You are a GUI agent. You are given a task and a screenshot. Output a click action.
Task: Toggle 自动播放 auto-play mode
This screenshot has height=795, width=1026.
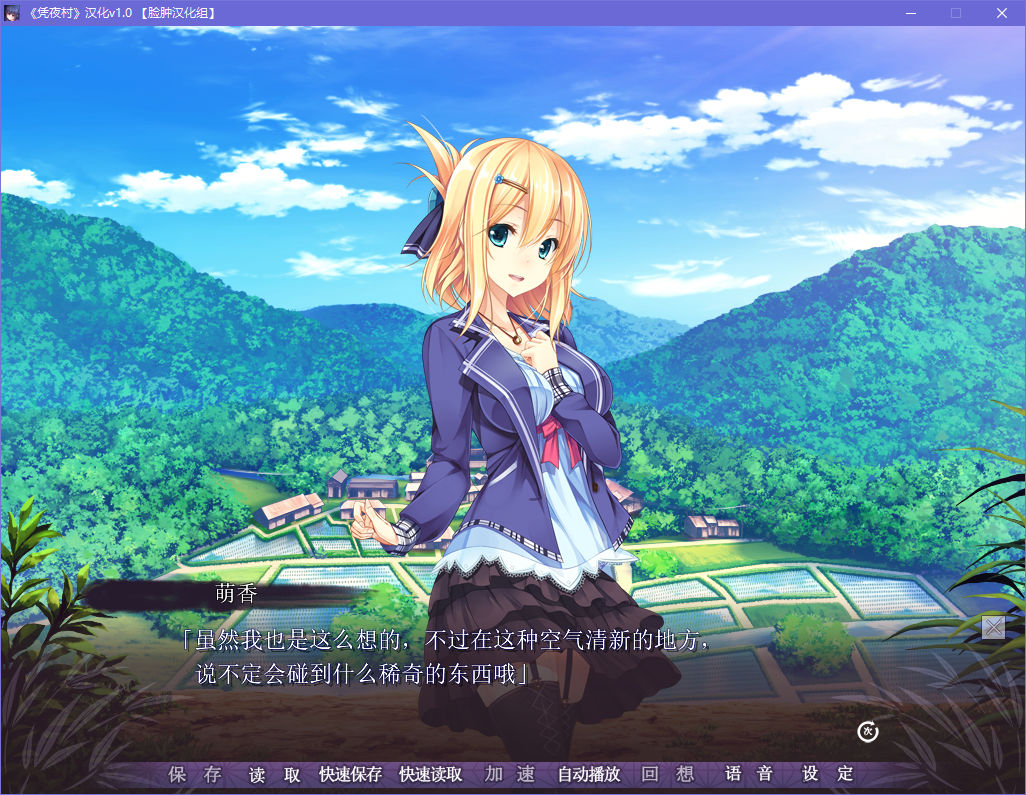click(589, 774)
